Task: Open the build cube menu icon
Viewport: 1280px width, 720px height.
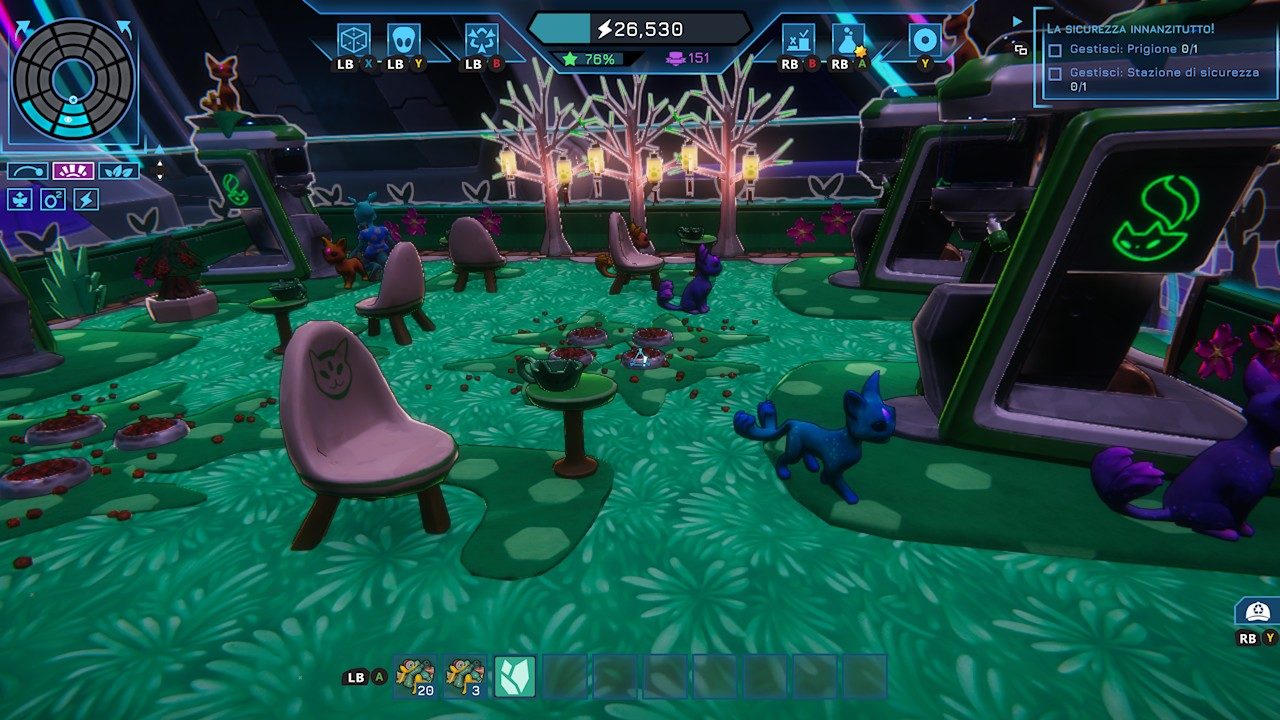Action: tap(354, 40)
